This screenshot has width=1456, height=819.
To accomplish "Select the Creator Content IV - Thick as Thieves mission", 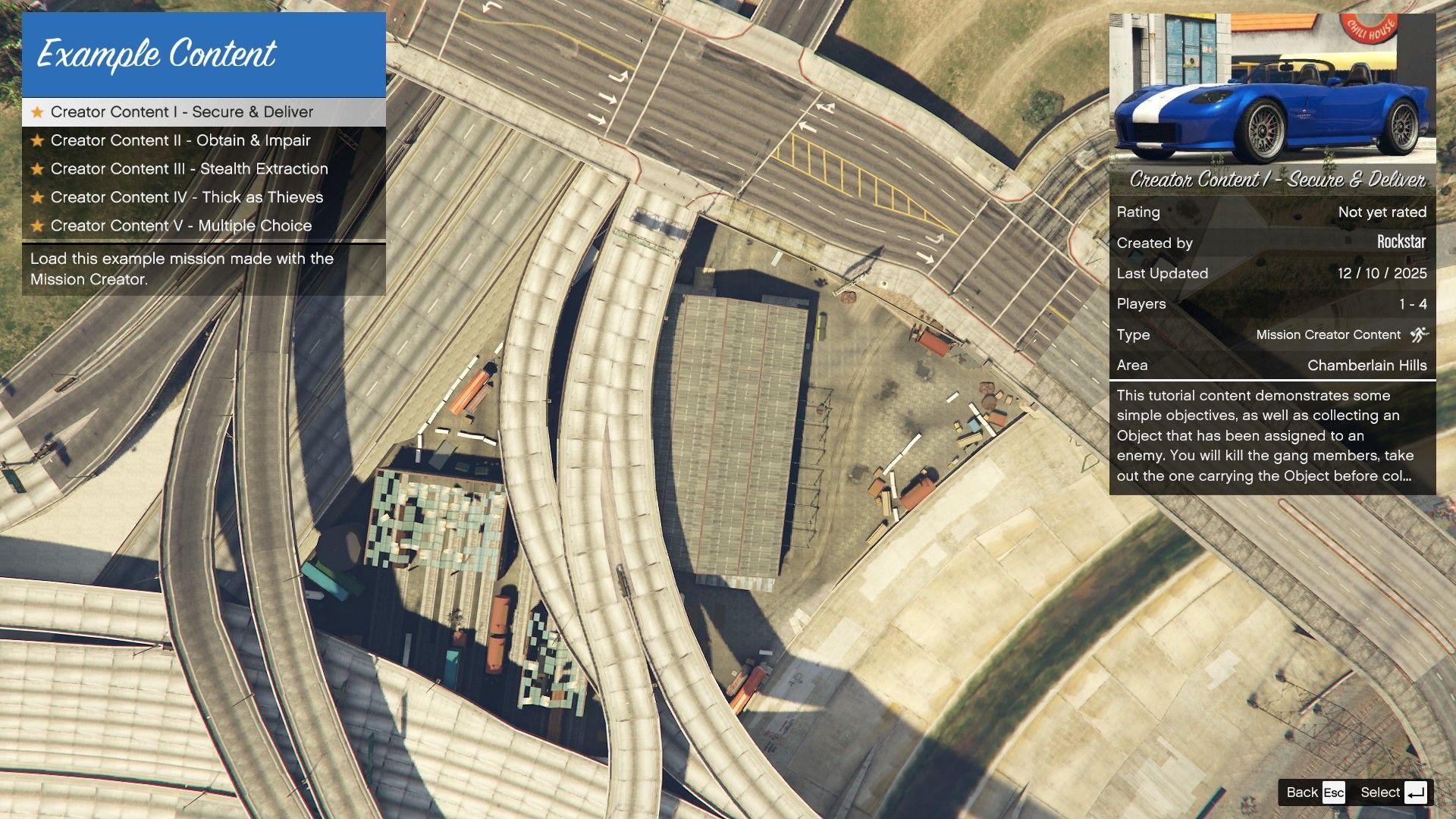I will tap(186, 197).
